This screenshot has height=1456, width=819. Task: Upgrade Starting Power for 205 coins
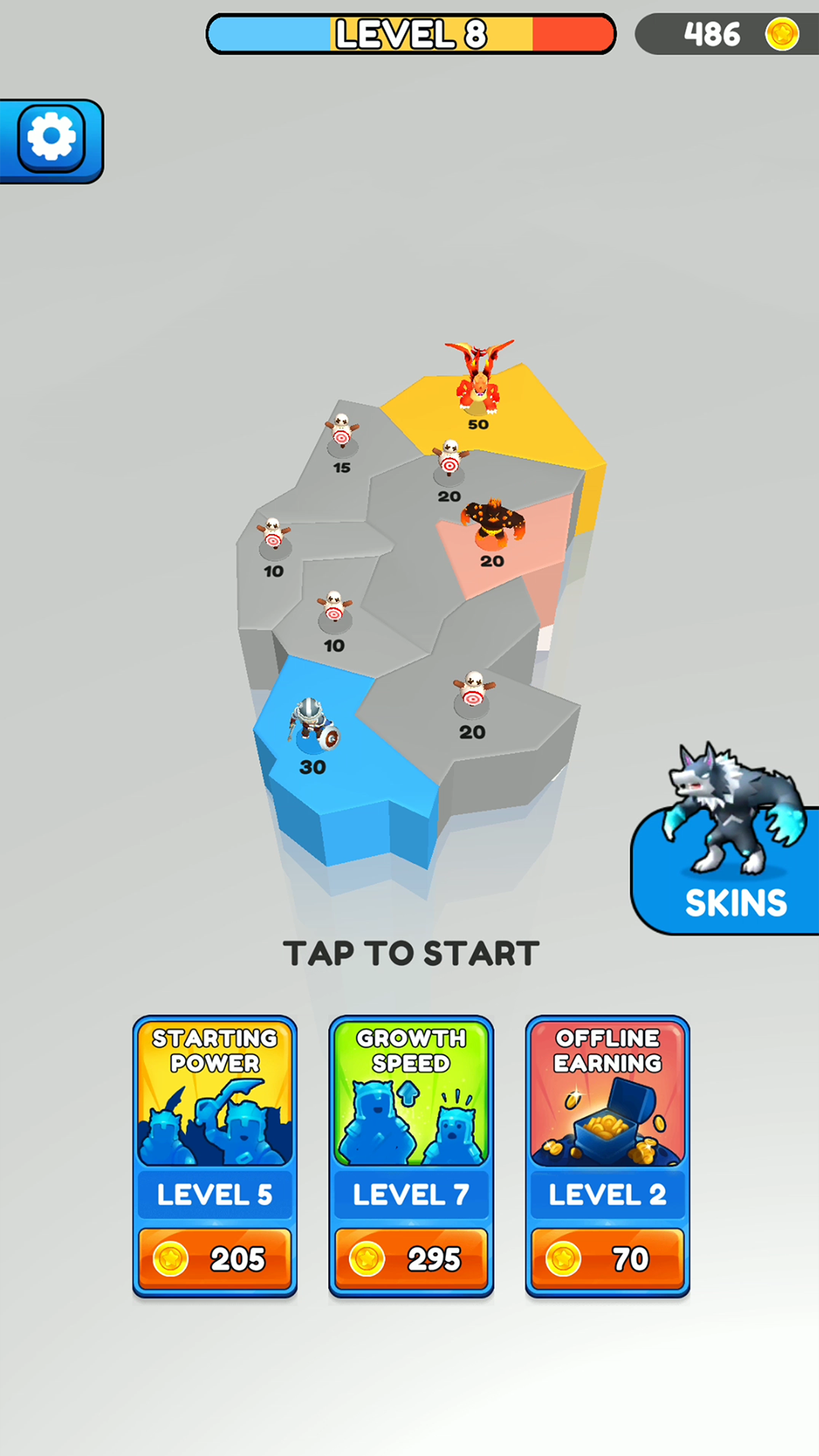point(215,1258)
